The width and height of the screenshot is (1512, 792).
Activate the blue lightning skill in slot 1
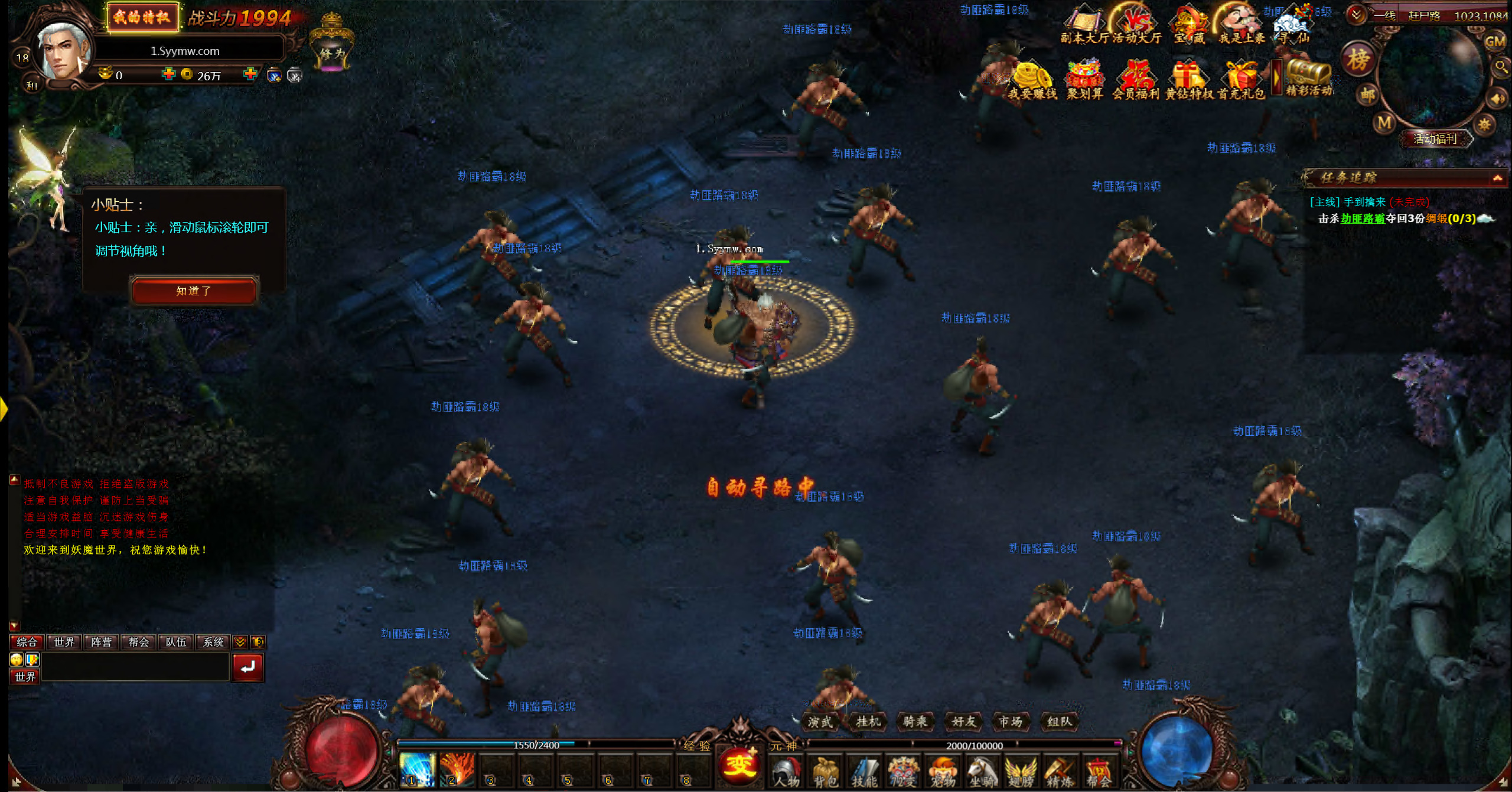pos(416,770)
